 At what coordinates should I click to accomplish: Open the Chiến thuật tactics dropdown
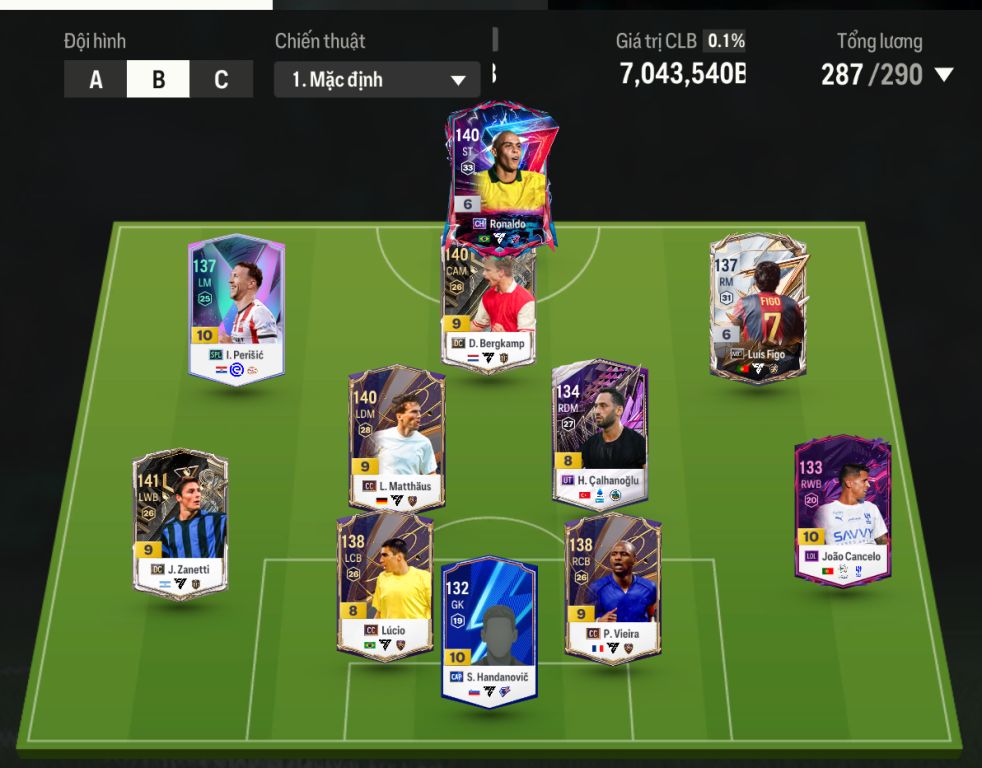[x=377, y=80]
